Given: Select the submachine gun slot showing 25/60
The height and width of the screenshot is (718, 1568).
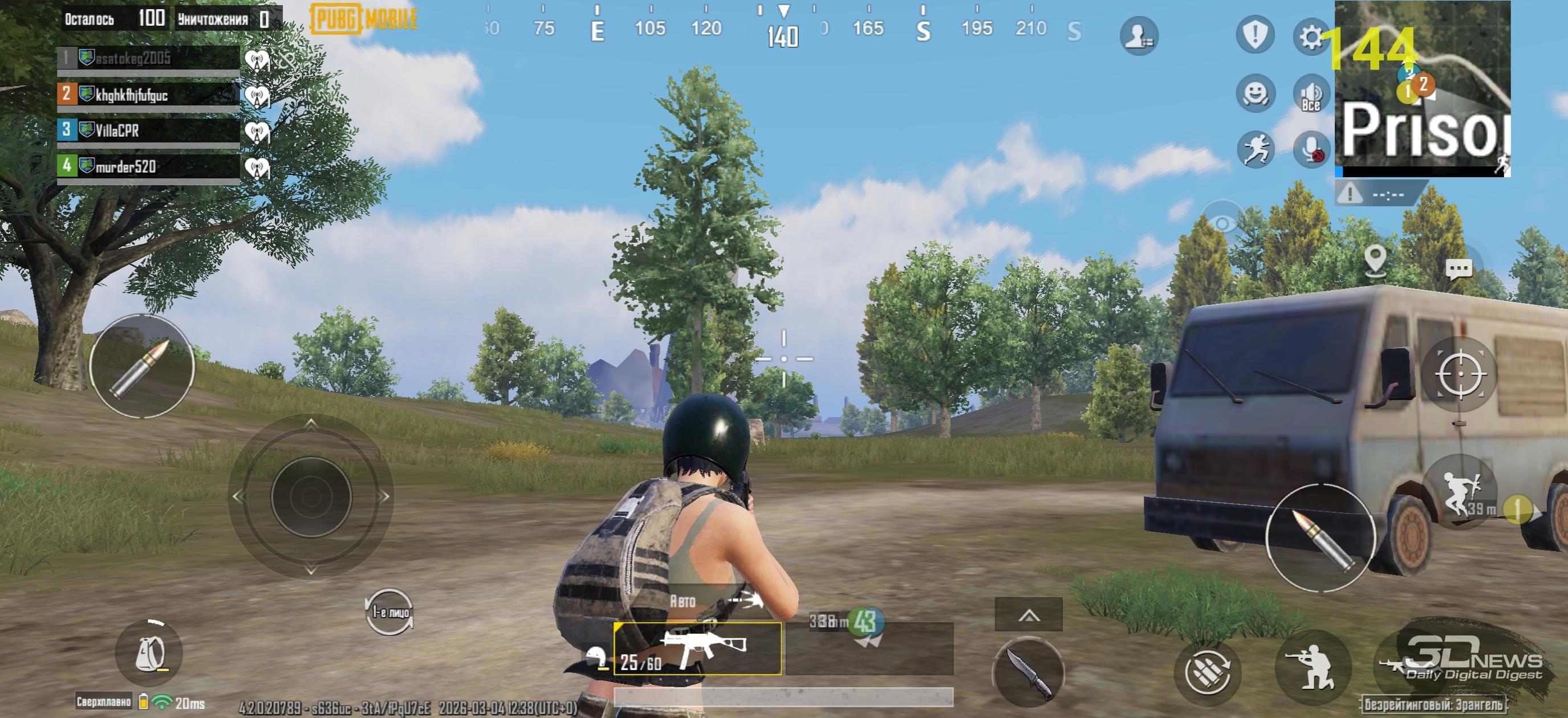Looking at the screenshot, I should 697,648.
